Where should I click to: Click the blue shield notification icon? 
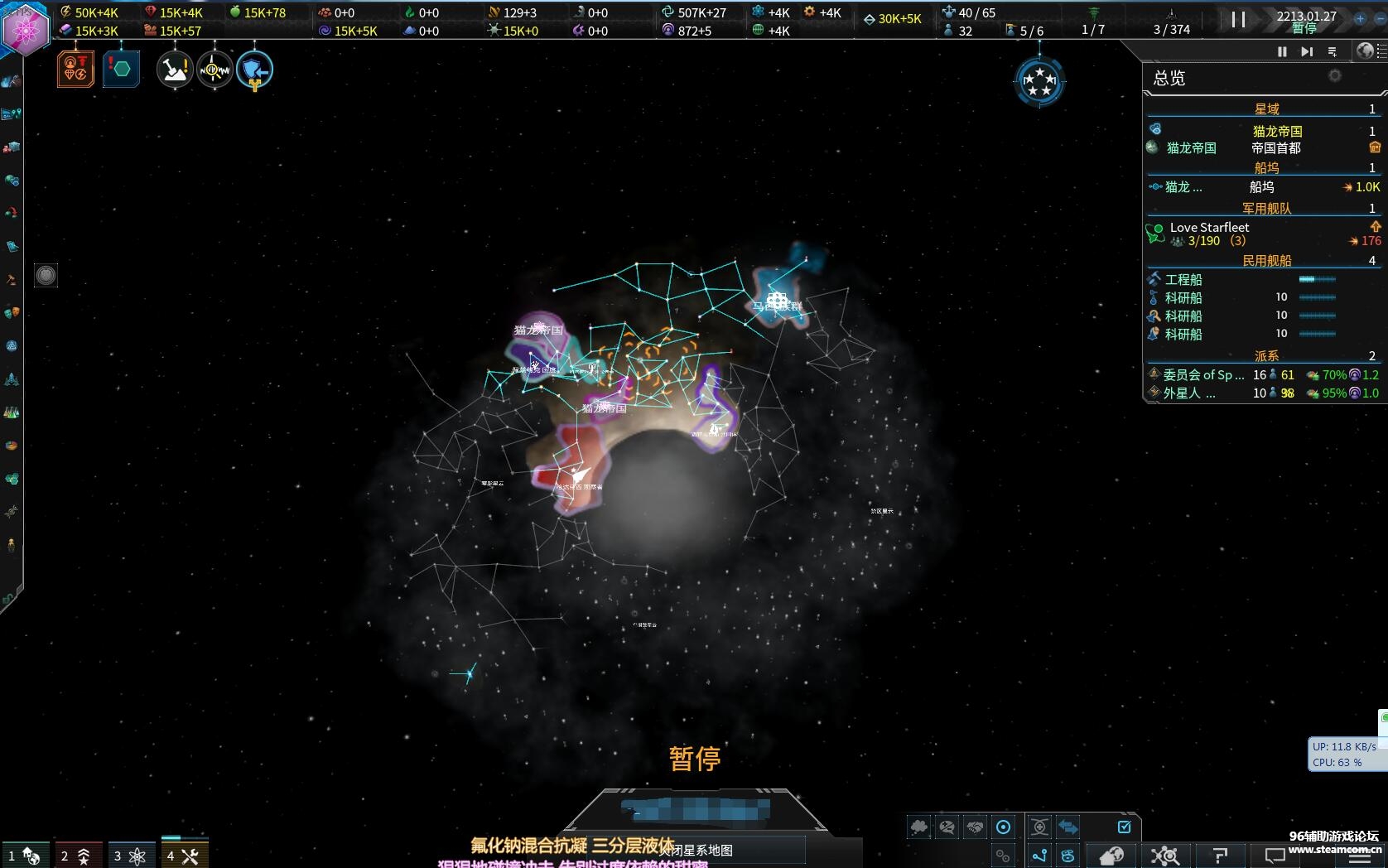point(254,70)
